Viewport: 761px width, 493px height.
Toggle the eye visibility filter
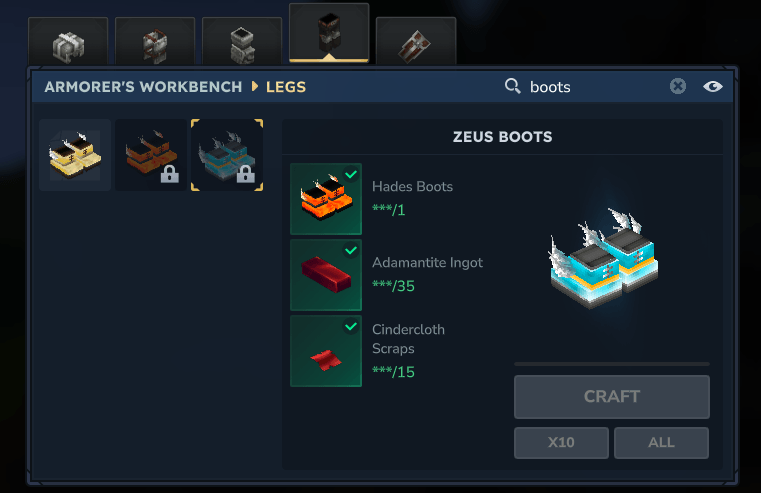point(712,87)
